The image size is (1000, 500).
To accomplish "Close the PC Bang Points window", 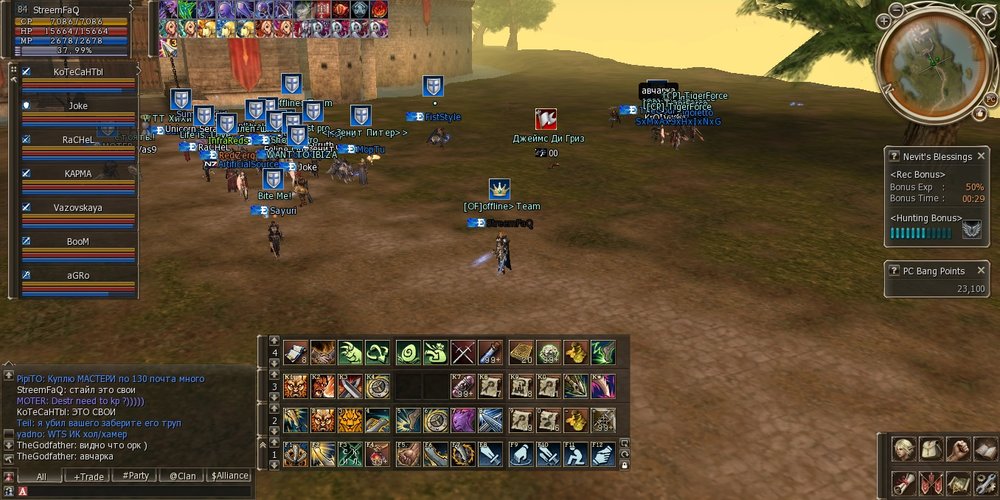I will coord(981,270).
